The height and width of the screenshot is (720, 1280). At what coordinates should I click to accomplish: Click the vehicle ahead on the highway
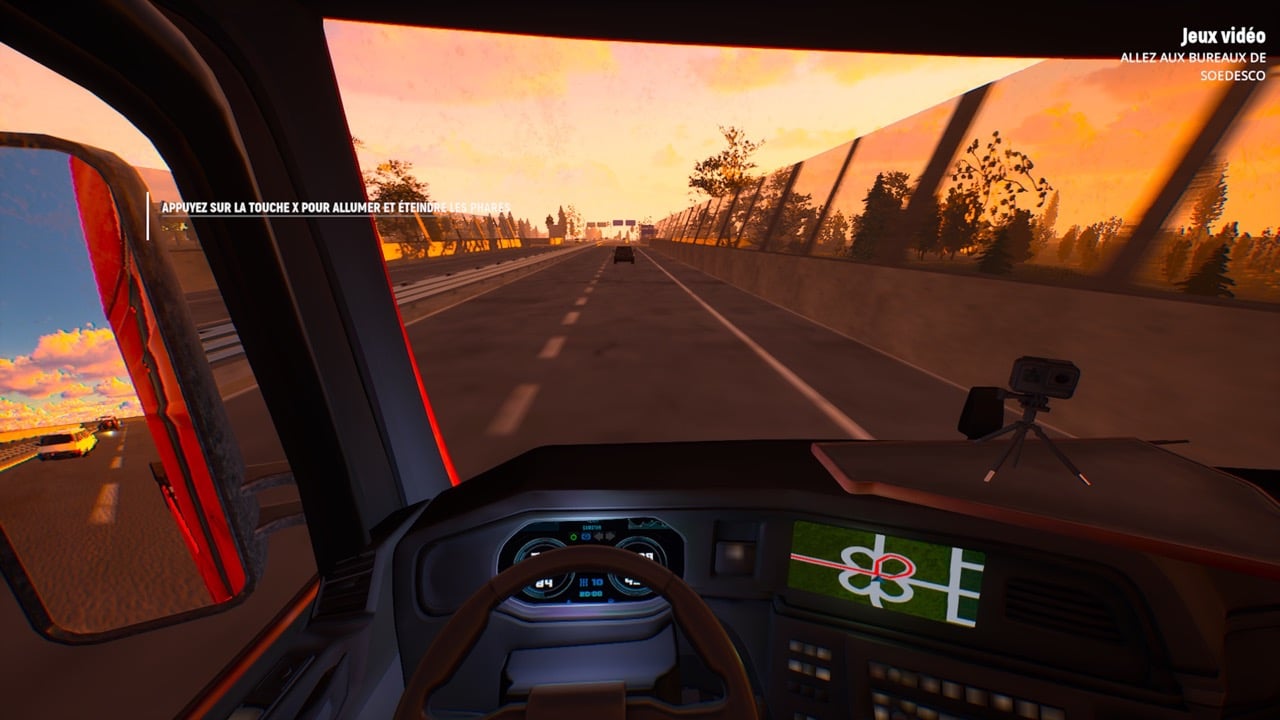(x=623, y=258)
